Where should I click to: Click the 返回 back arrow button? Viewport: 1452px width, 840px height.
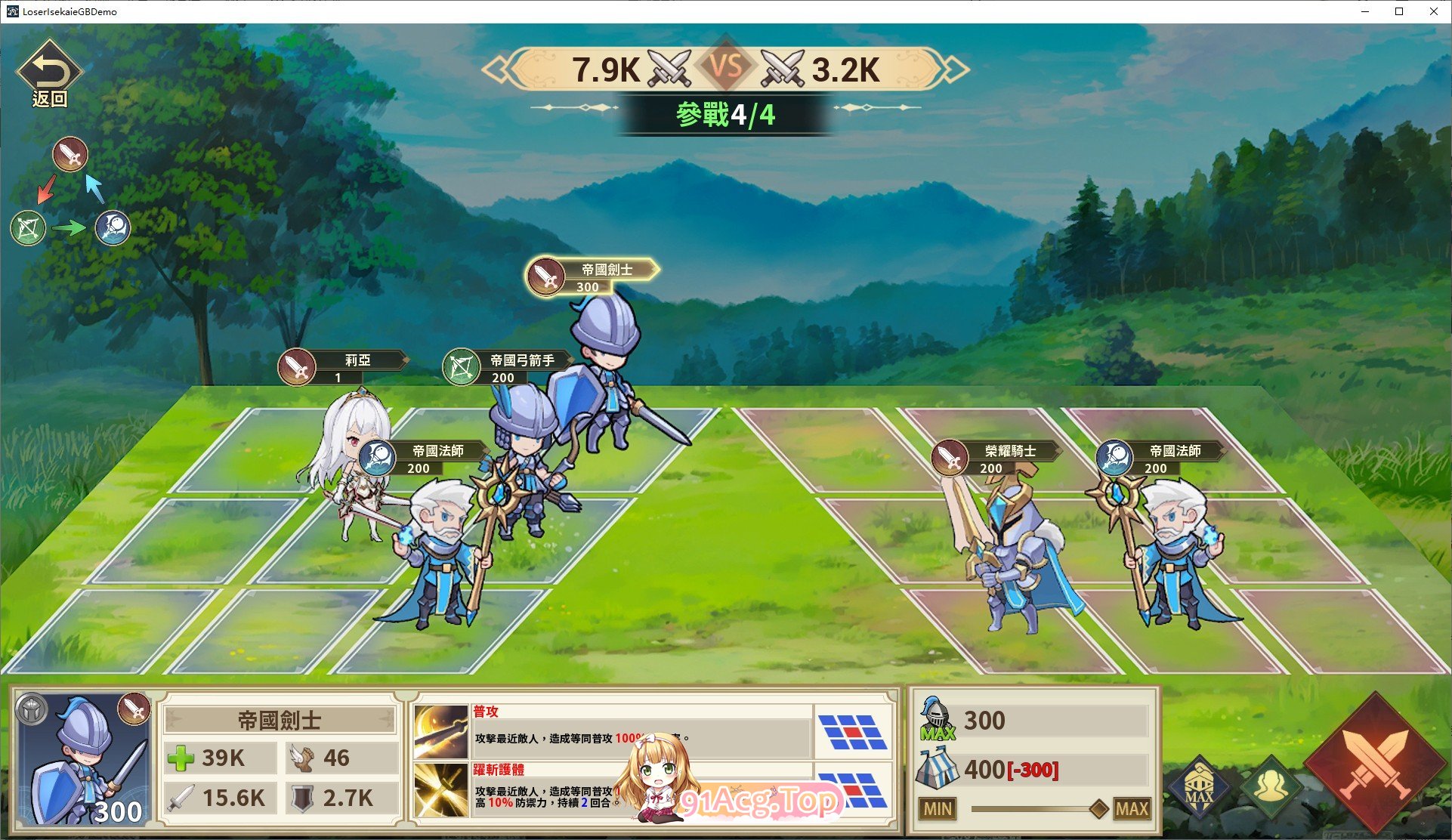[x=49, y=73]
